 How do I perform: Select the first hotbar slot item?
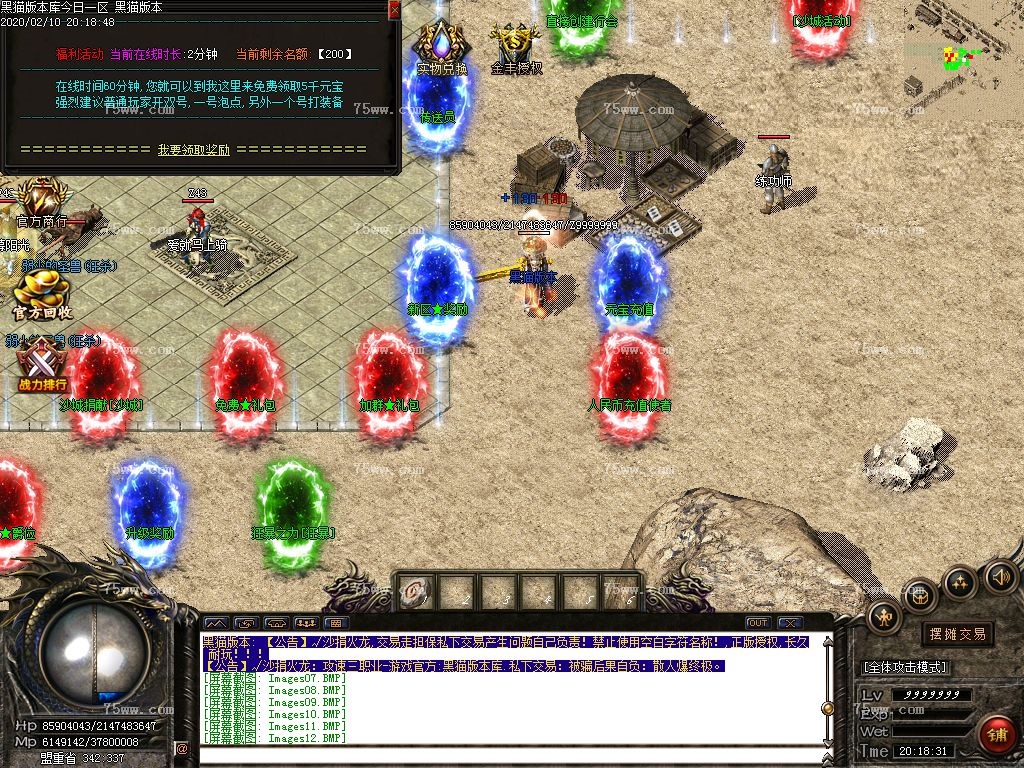[x=414, y=593]
